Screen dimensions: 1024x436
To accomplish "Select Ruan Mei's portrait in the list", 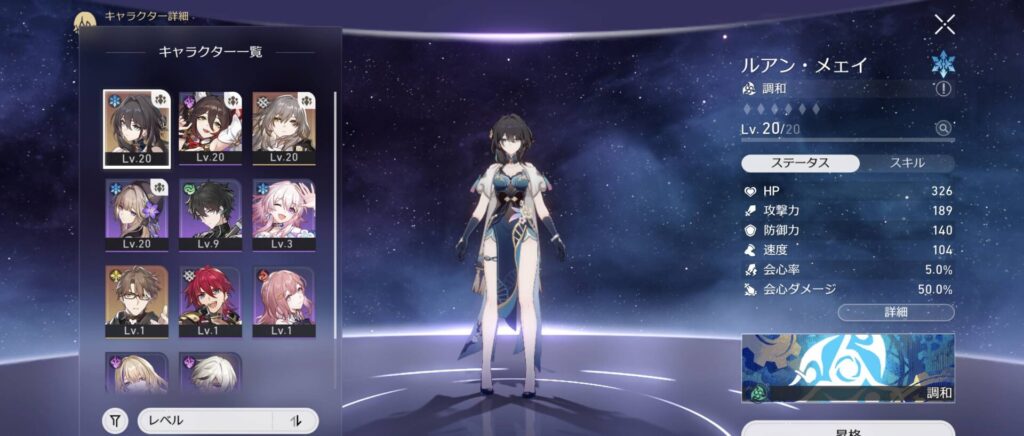I will (137, 128).
